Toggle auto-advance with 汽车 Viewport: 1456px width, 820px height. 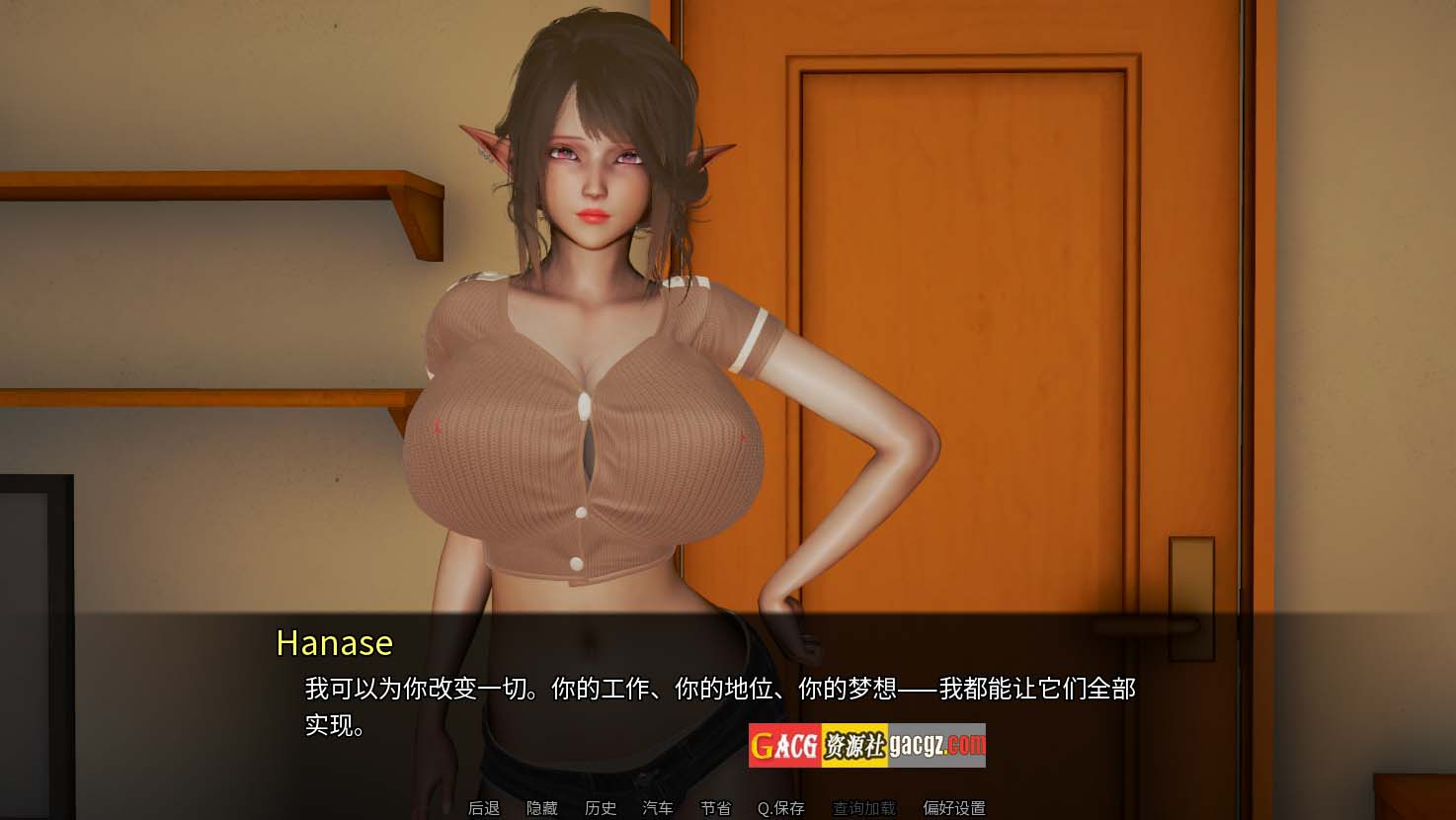pos(658,808)
